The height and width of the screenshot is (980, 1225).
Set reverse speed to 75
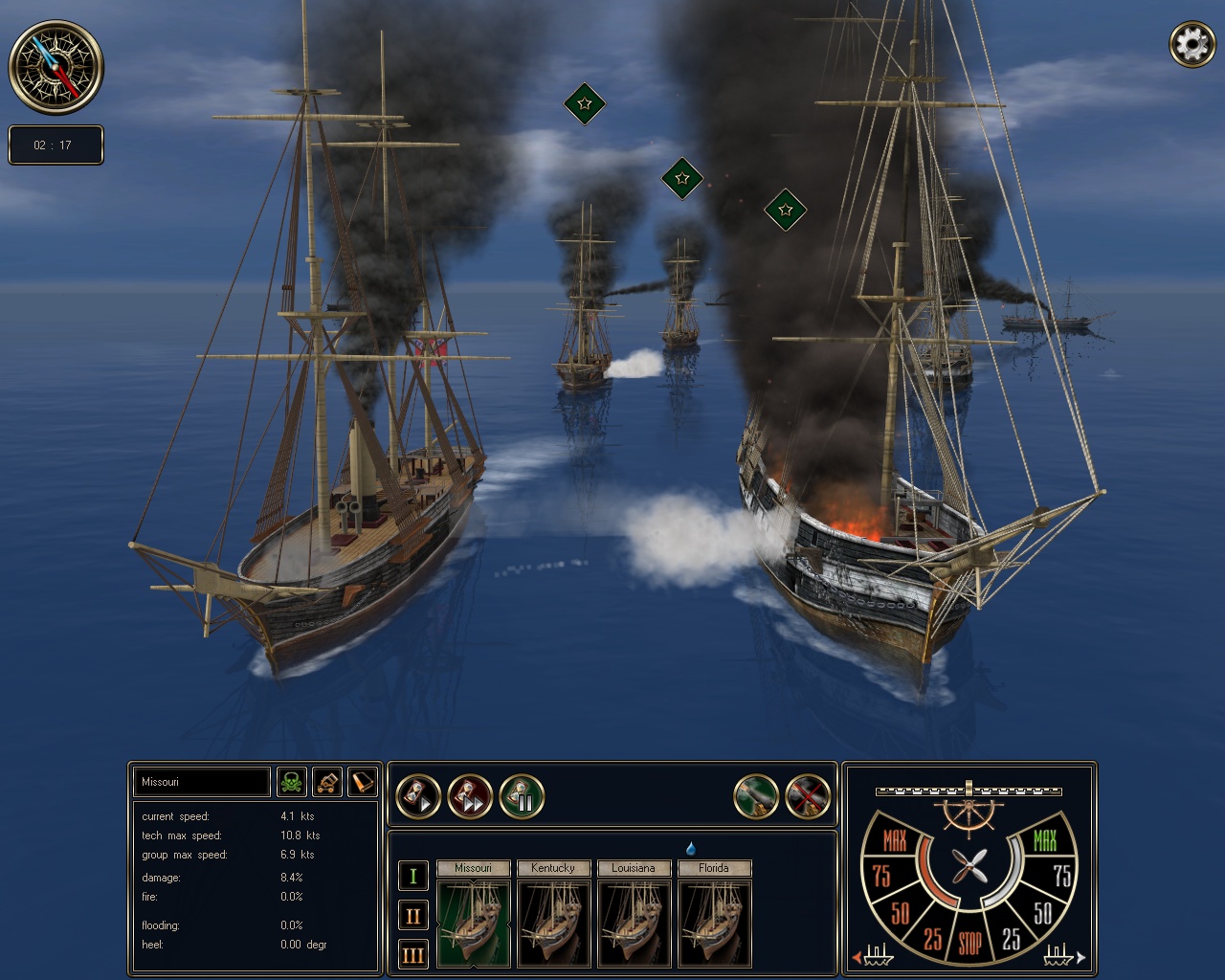pyautogui.click(x=881, y=875)
